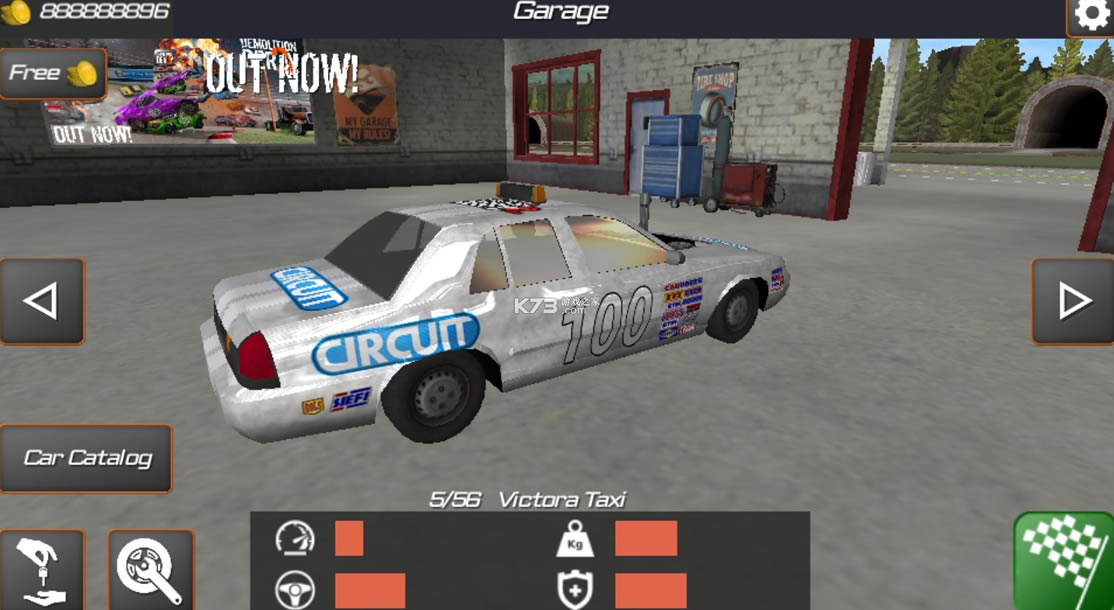The height and width of the screenshot is (610, 1114).
Task: Show the previous car with left arrow
Action: click(x=41, y=301)
